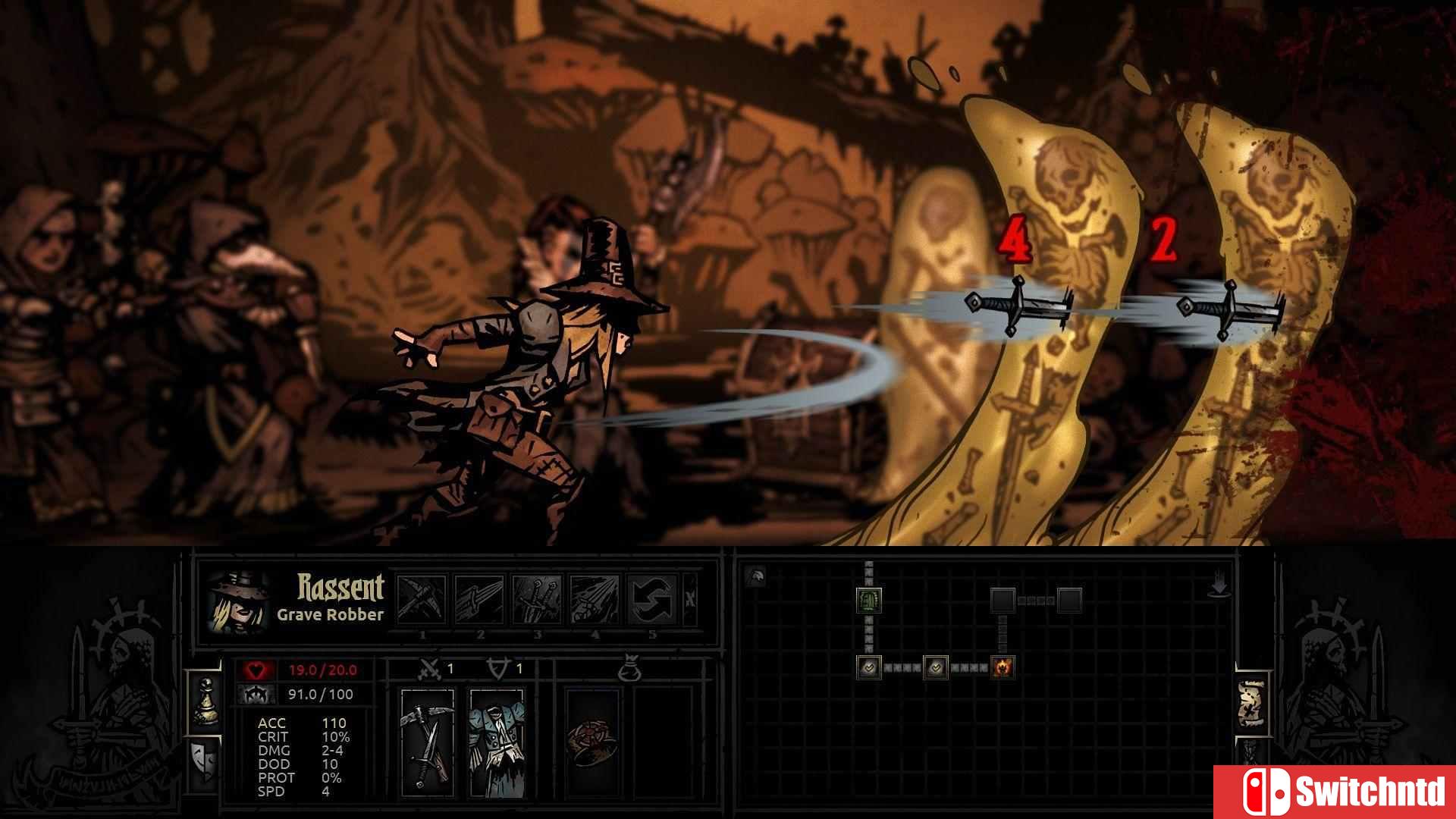This screenshot has height=819, width=1456.
Task: Select the numbered label 3 beneath the skill bar
Action: click(538, 635)
